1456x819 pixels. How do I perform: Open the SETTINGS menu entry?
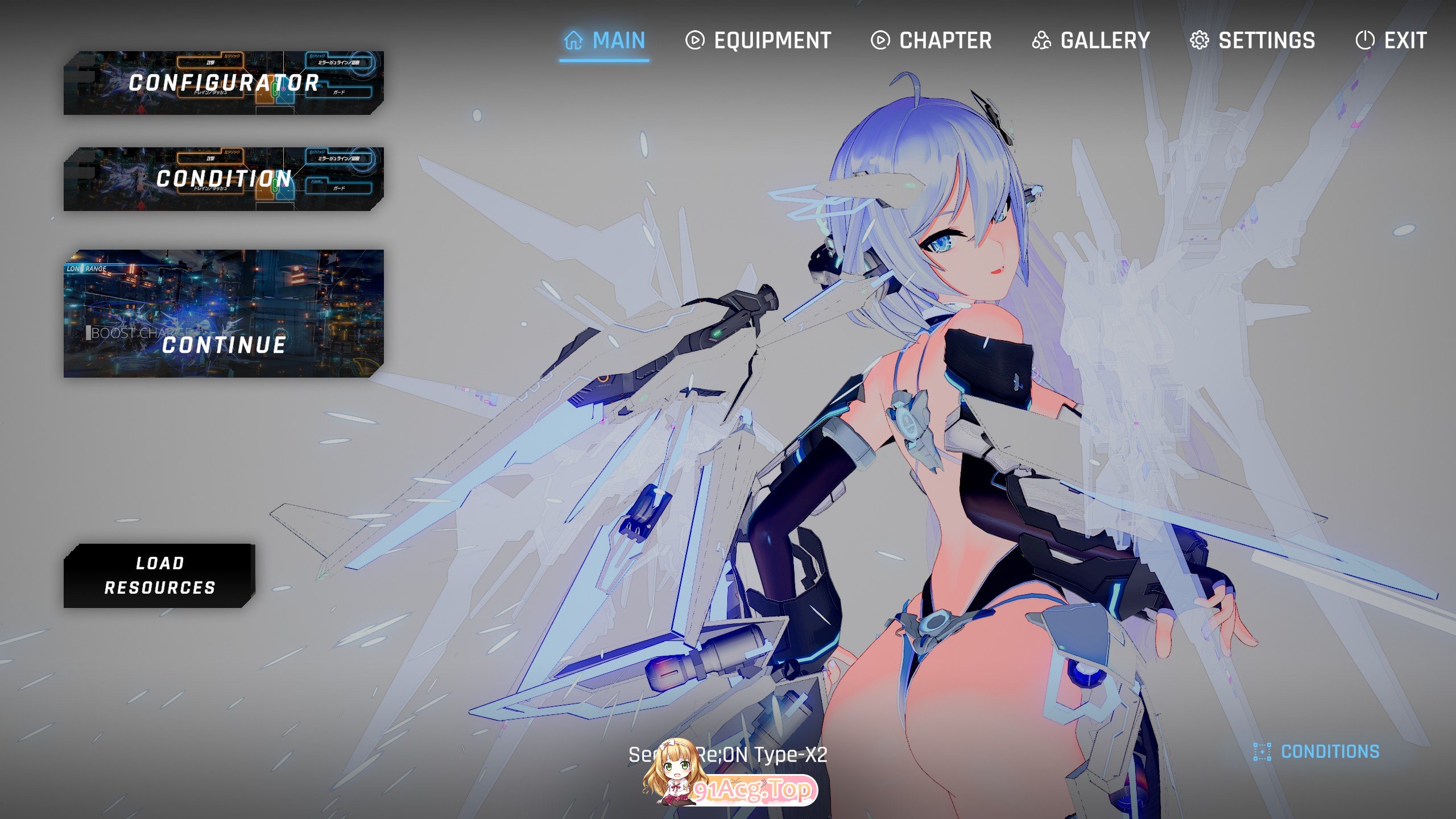coord(1267,40)
